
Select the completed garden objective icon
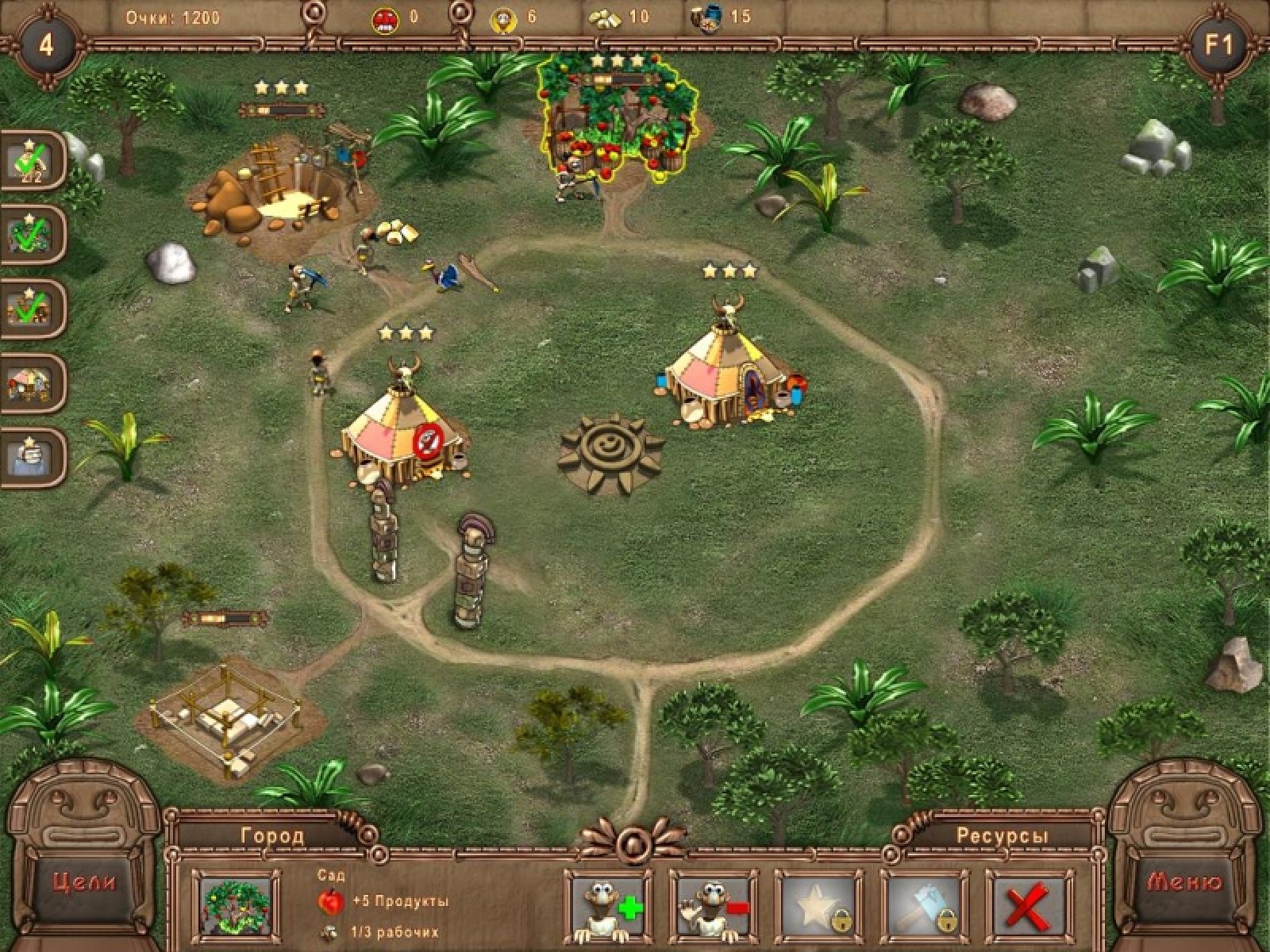[32, 235]
